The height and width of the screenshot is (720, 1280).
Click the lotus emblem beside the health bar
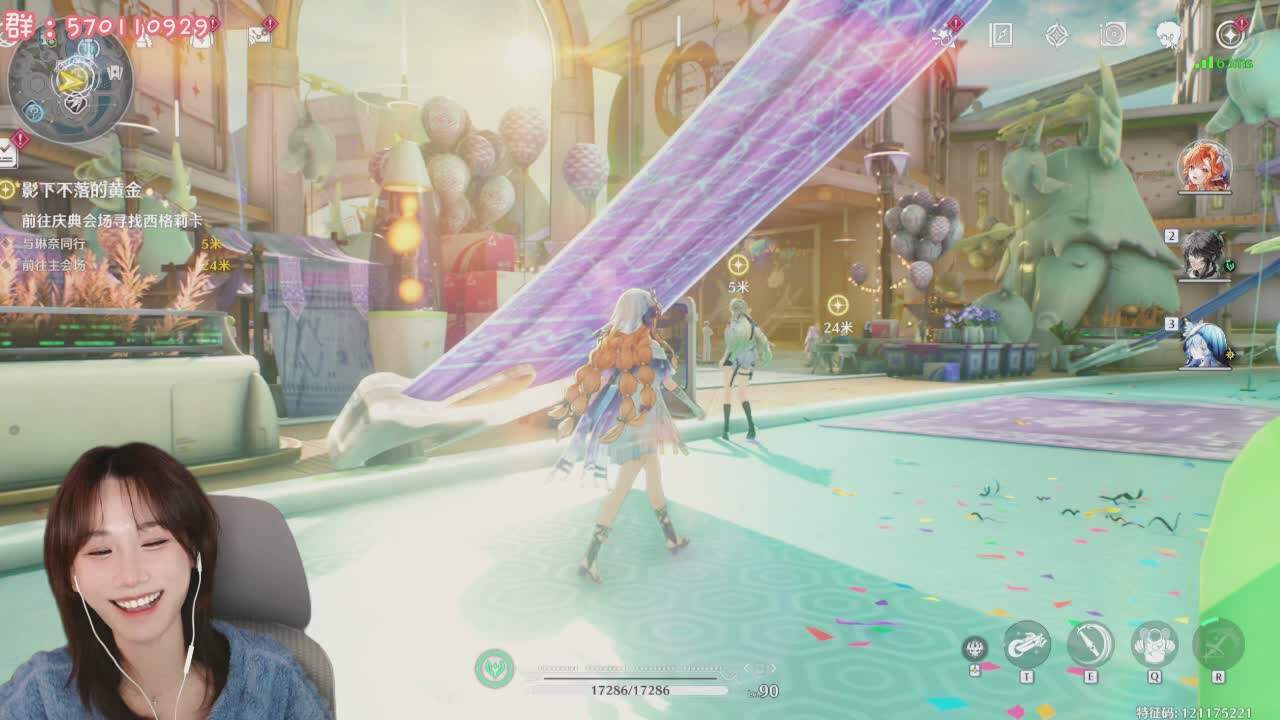494,667
